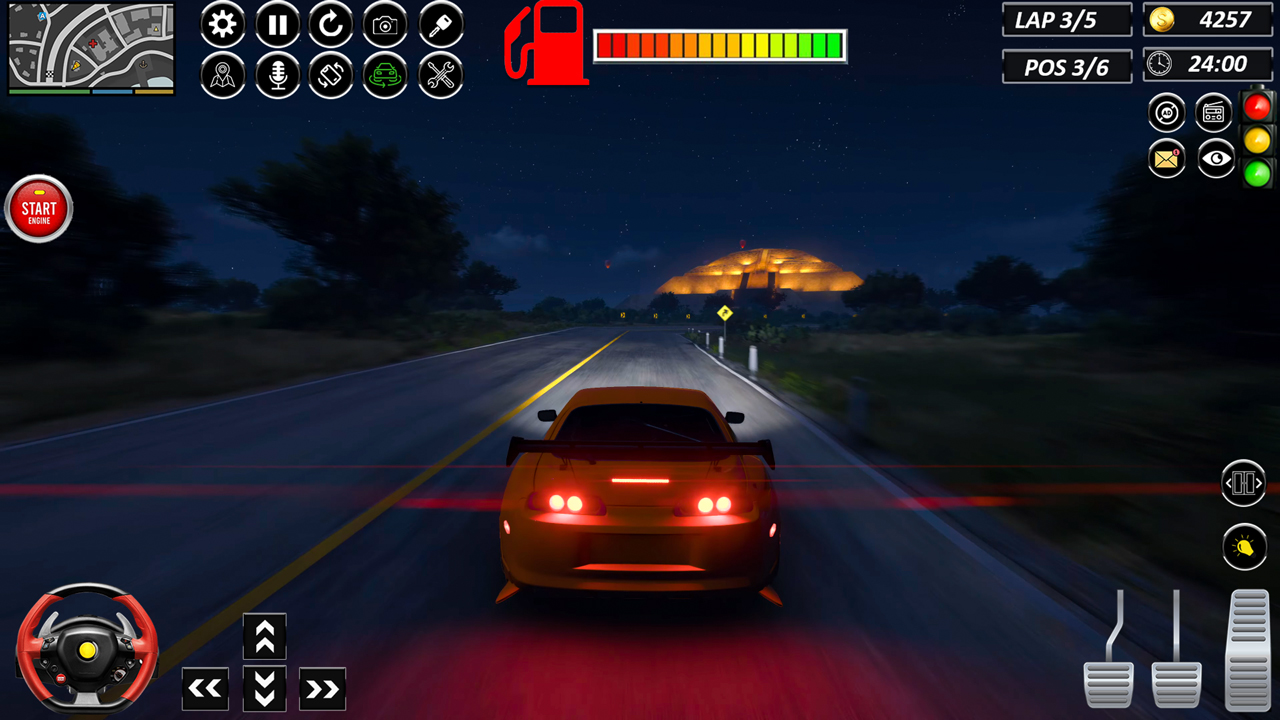Screen dimensions: 1280x720
Task: Open the game settings gear icon
Action: pyautogui.click(x=222, y=25)
